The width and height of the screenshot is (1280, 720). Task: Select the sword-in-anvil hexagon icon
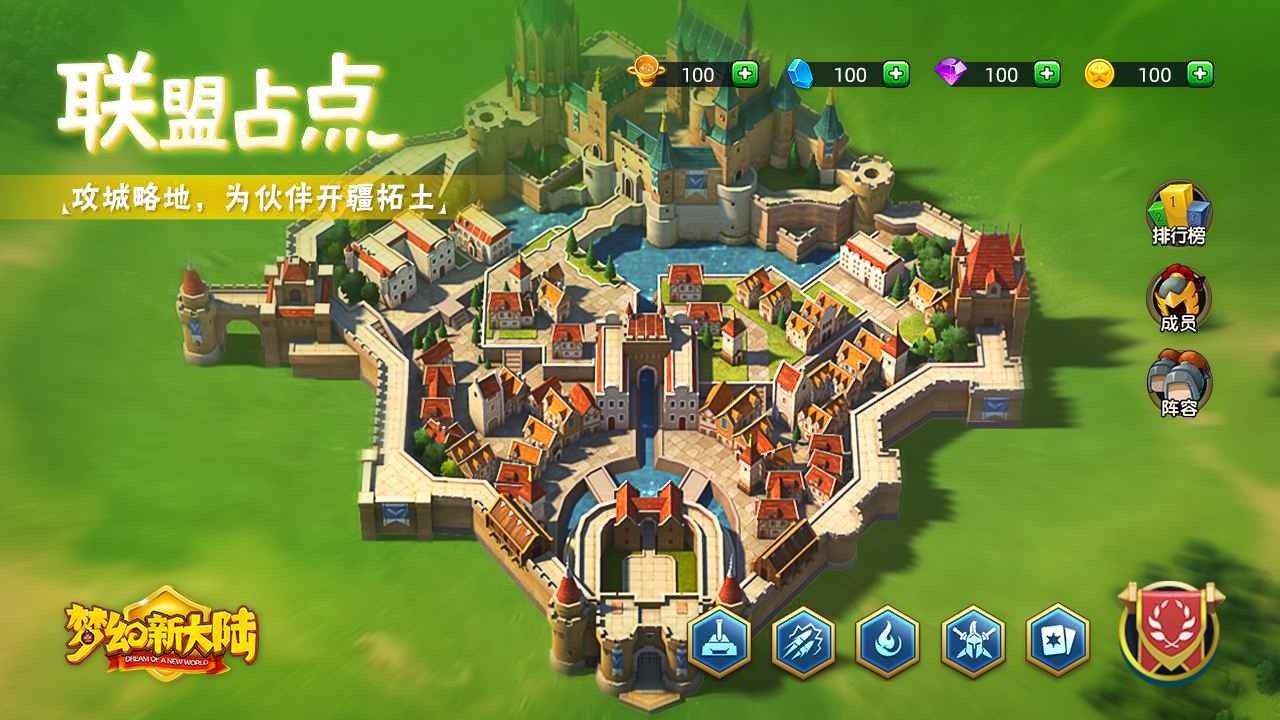[x=720, y=641]
